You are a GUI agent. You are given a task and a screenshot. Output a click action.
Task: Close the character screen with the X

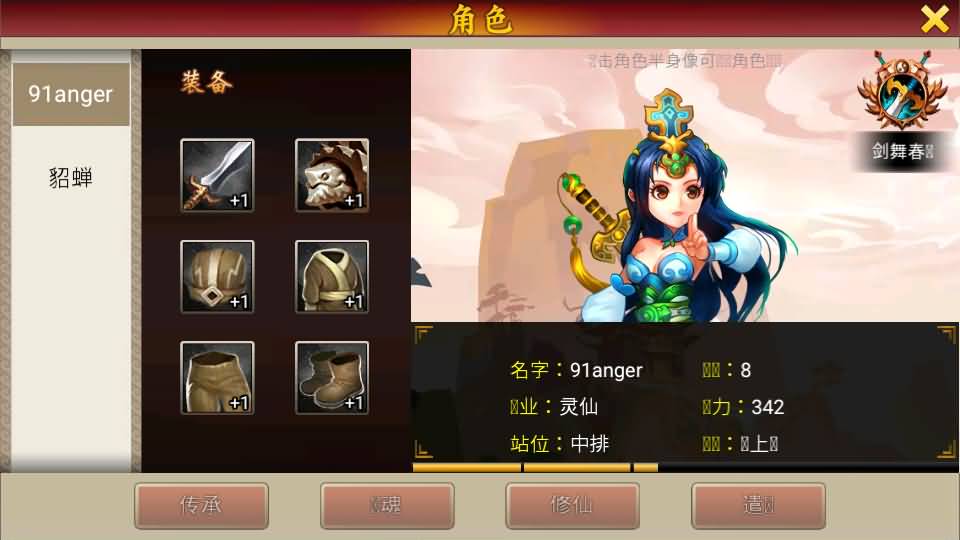tap(934, 19)
